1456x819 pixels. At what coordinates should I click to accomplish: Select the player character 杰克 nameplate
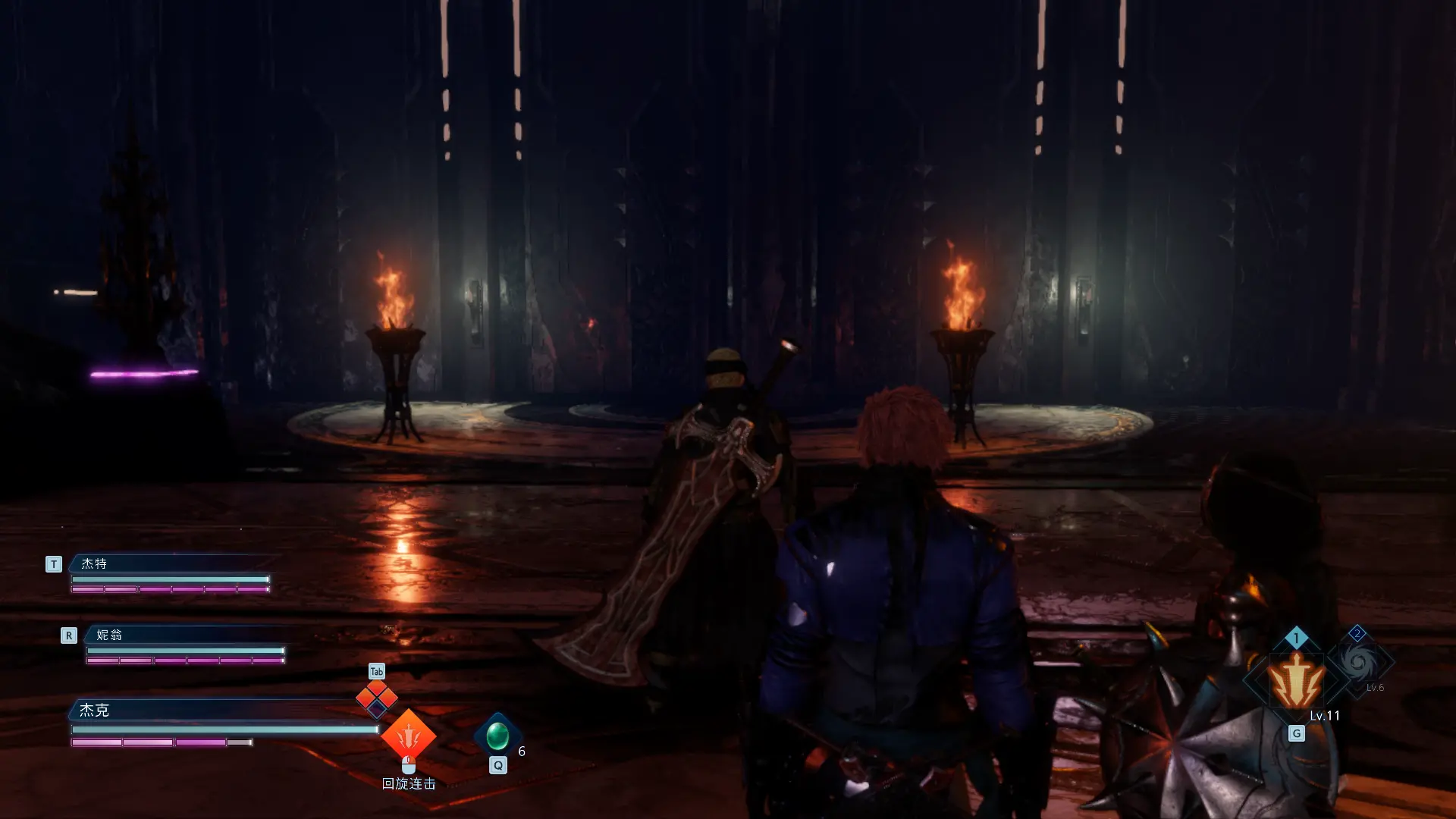(95, 710)
